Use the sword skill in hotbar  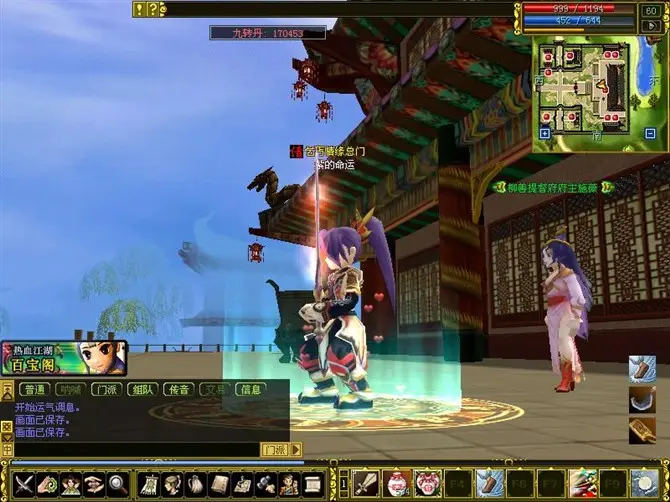coord(366,482)
